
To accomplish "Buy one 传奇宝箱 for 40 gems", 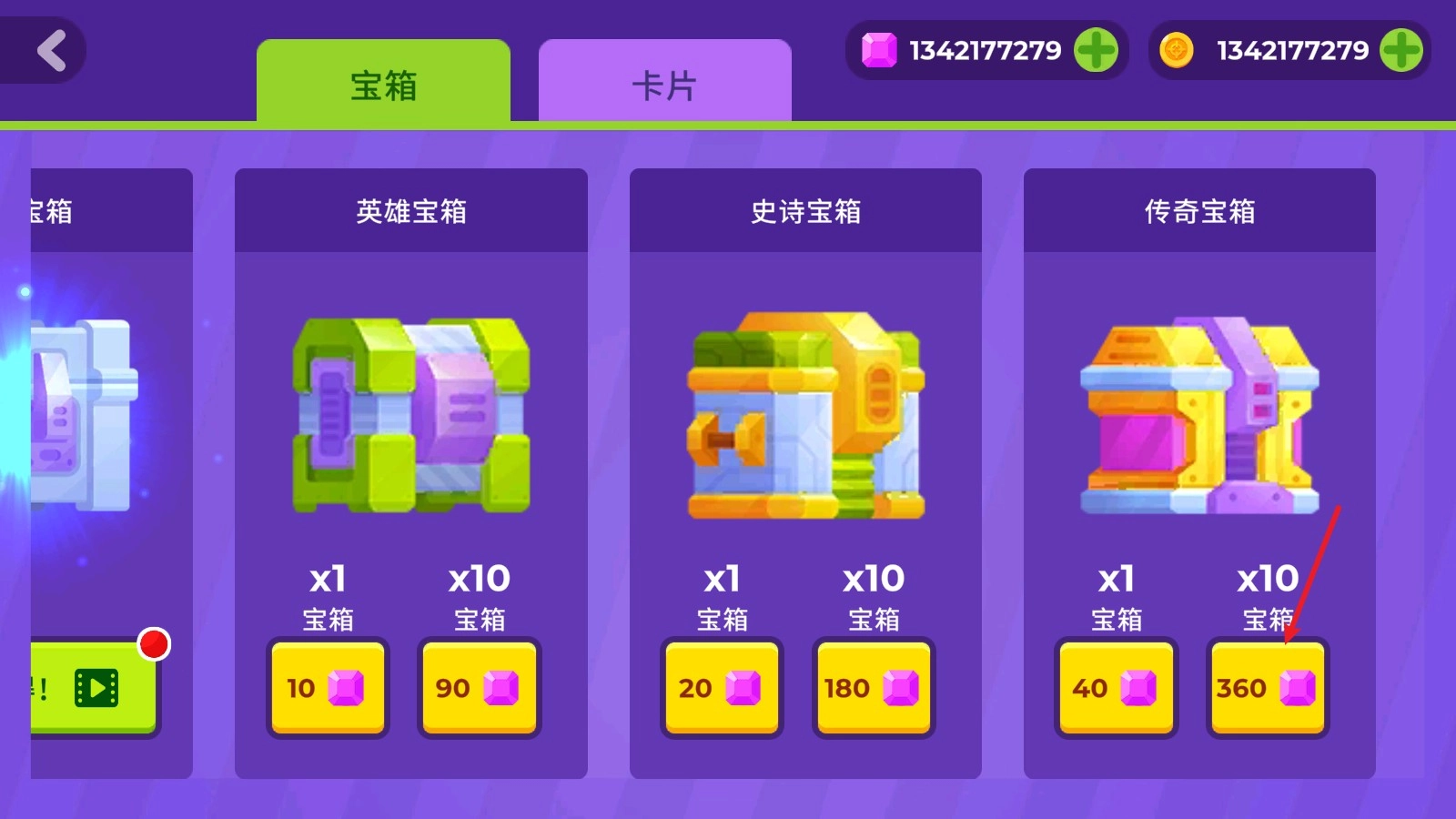I will 1116,689.
